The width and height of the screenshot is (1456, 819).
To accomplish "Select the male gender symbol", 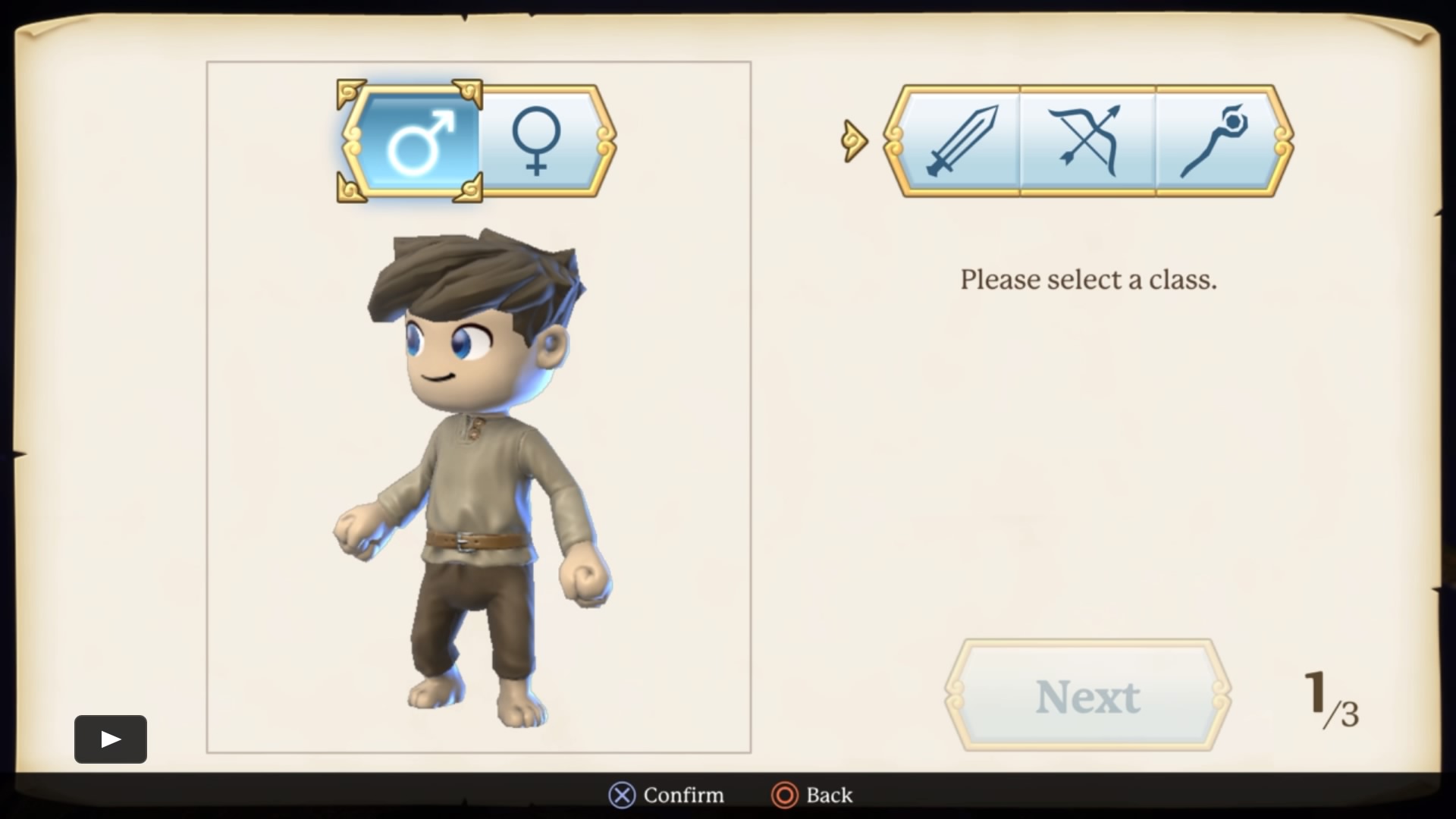I will [416, 141].
